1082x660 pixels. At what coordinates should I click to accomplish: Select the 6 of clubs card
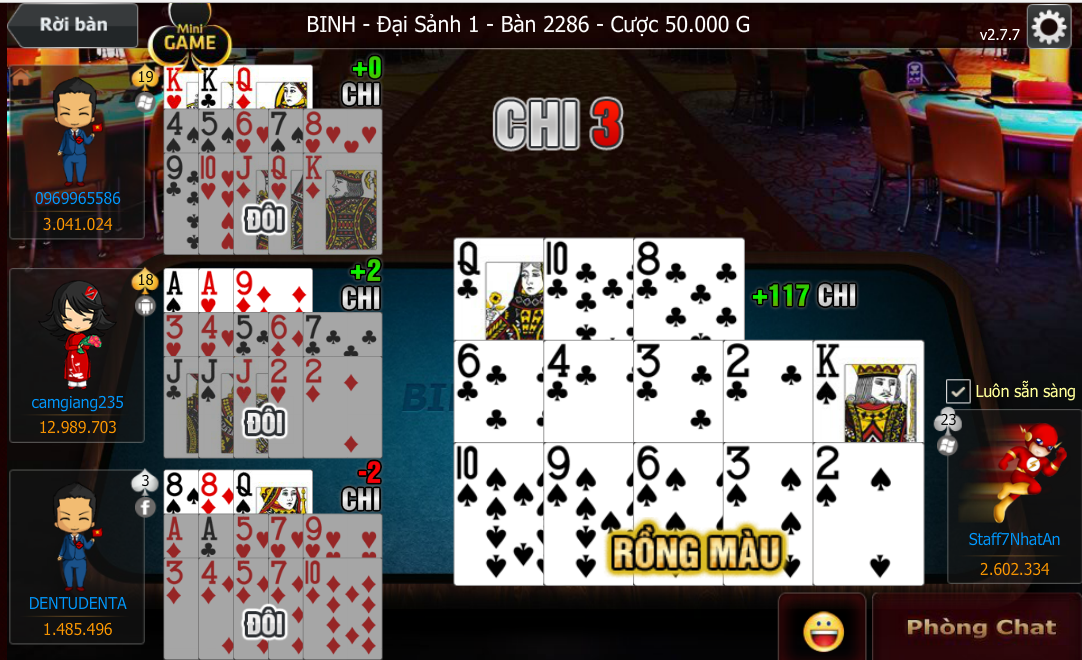498,391
